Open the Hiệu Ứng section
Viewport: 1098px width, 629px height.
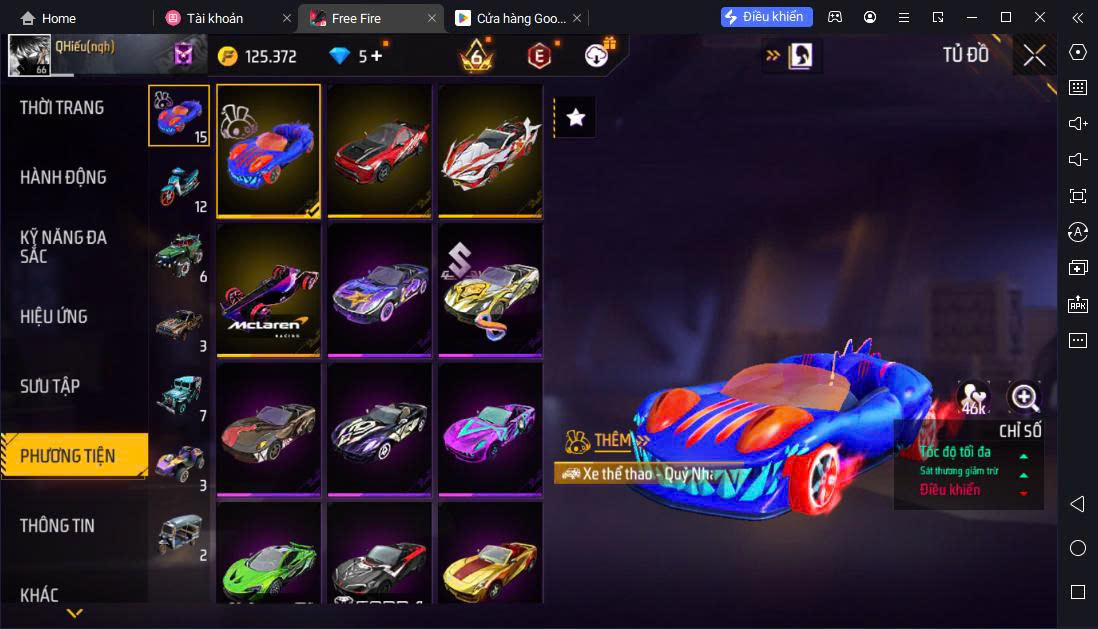click(x=54, y=317)
